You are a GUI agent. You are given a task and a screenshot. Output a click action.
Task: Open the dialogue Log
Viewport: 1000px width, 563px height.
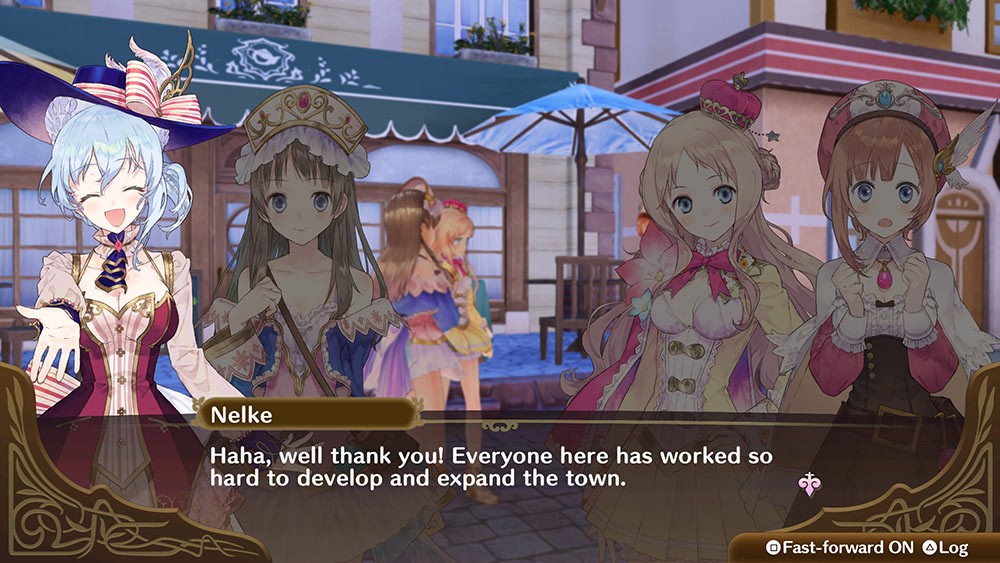(x=945, y=548)
